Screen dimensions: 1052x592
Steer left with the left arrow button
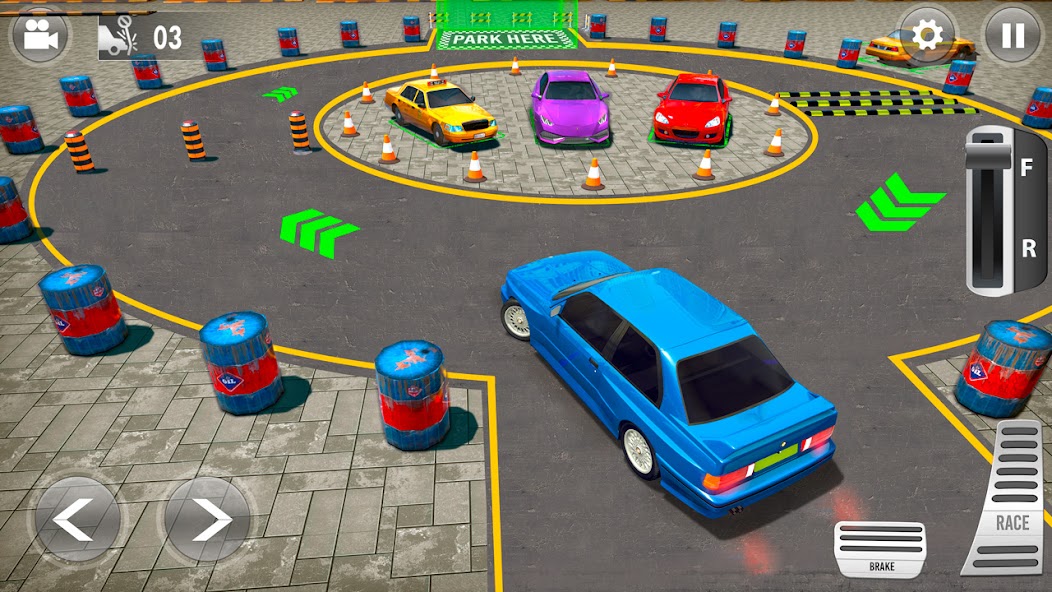(76, 520)
